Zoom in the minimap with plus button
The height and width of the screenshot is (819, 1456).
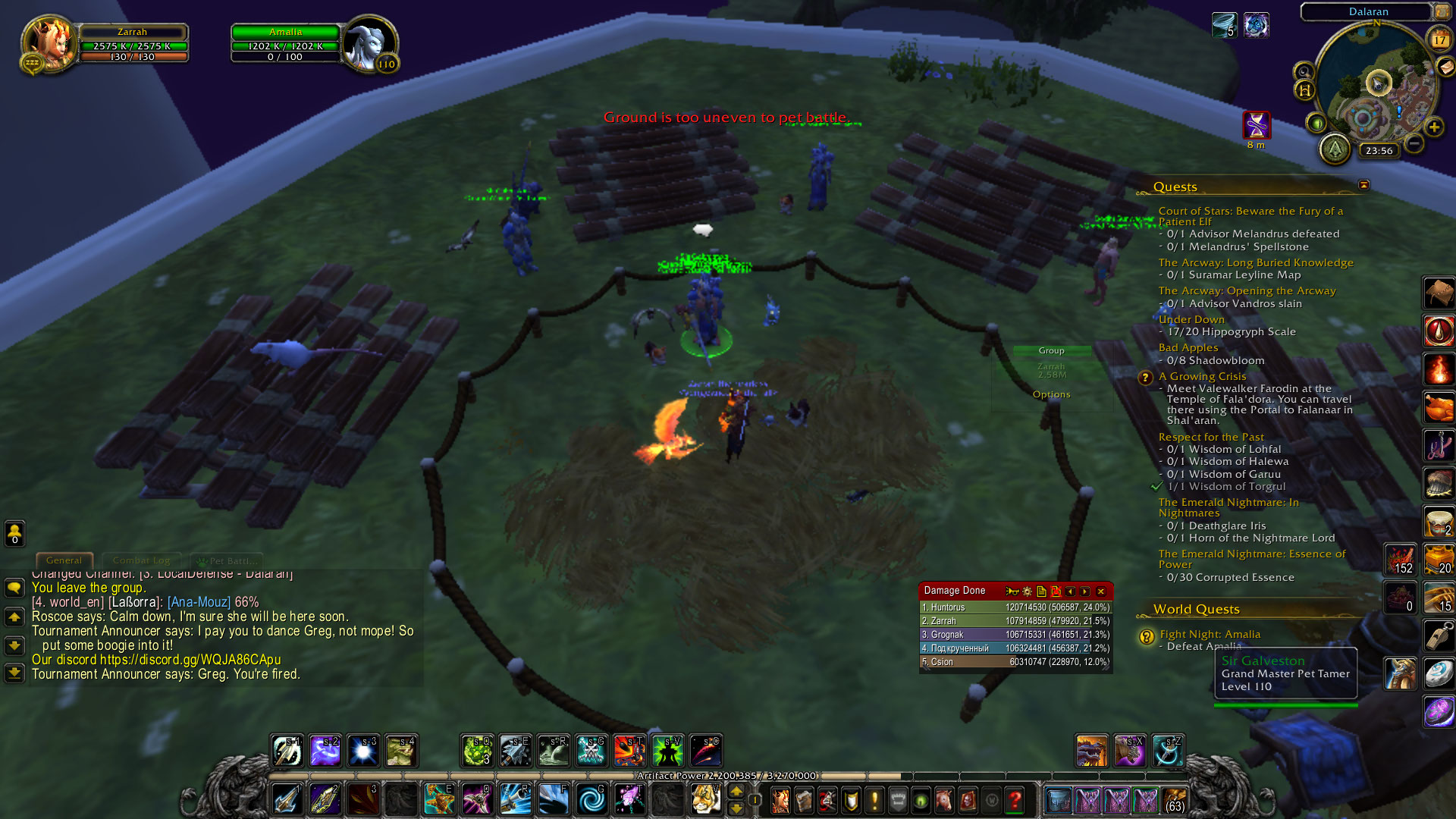[x=1434, y=127]
